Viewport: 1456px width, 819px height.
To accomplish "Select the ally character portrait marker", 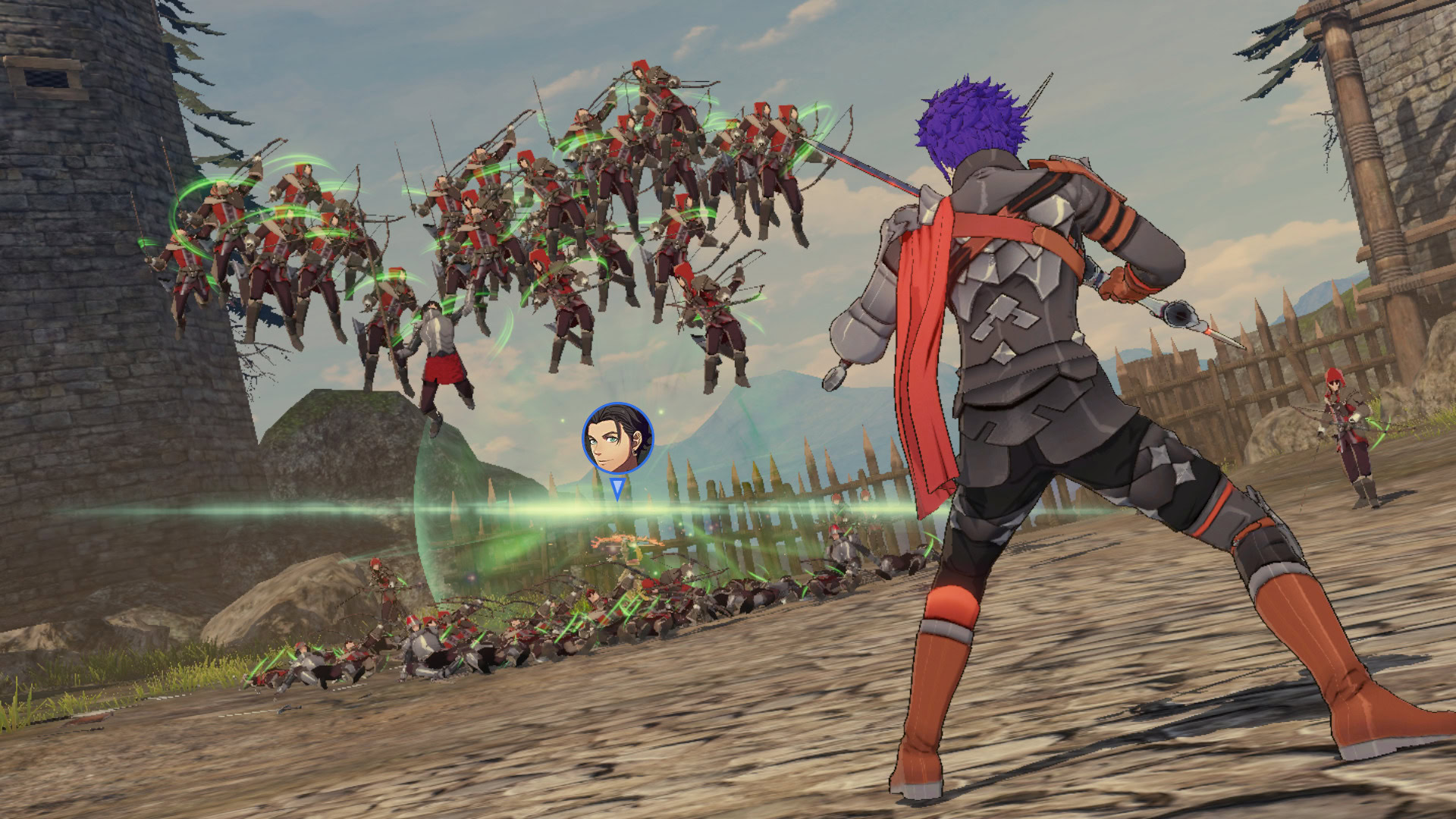I will pos(617,439).
